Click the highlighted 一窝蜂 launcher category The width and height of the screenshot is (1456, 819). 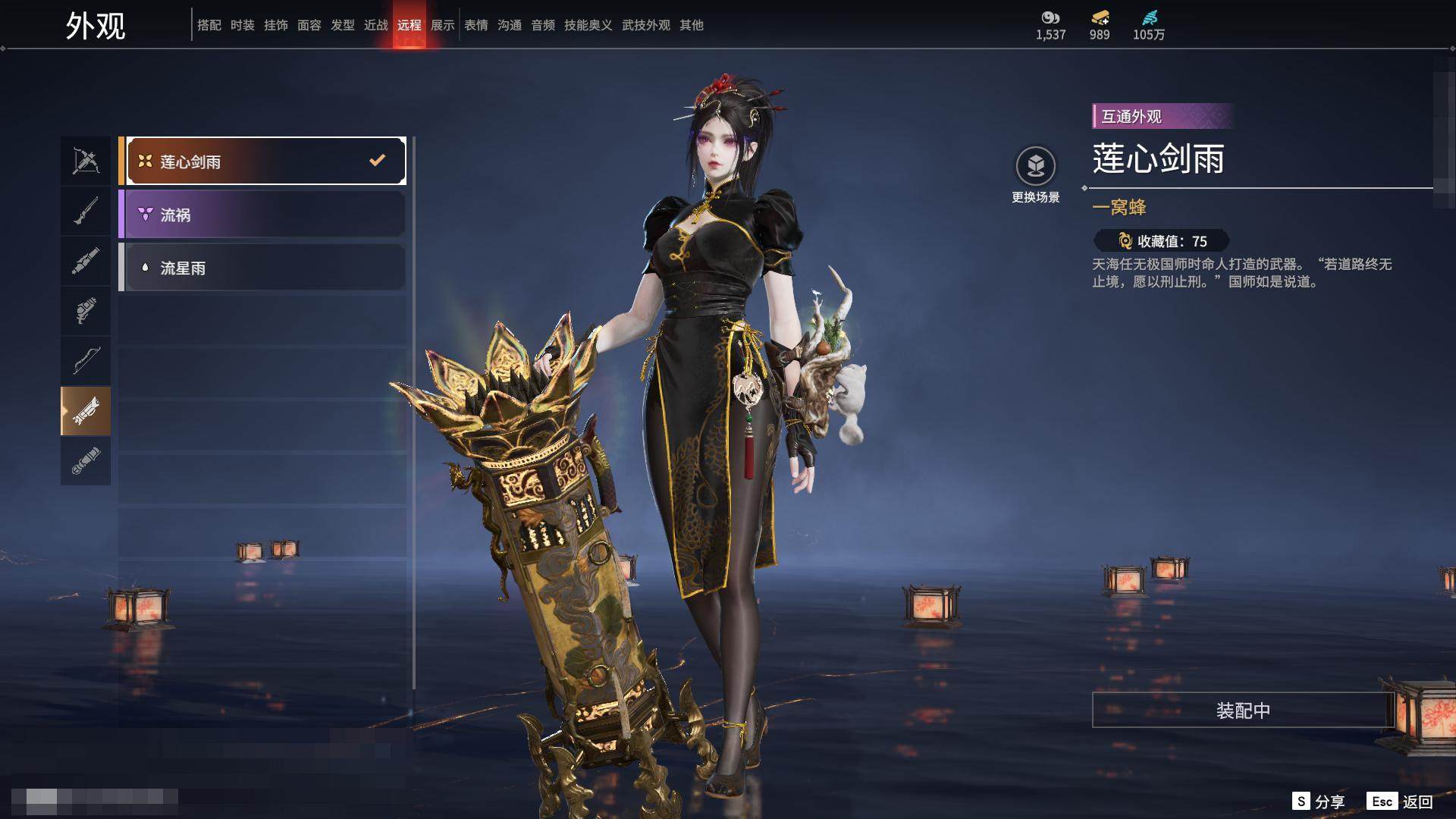point(86,411)
